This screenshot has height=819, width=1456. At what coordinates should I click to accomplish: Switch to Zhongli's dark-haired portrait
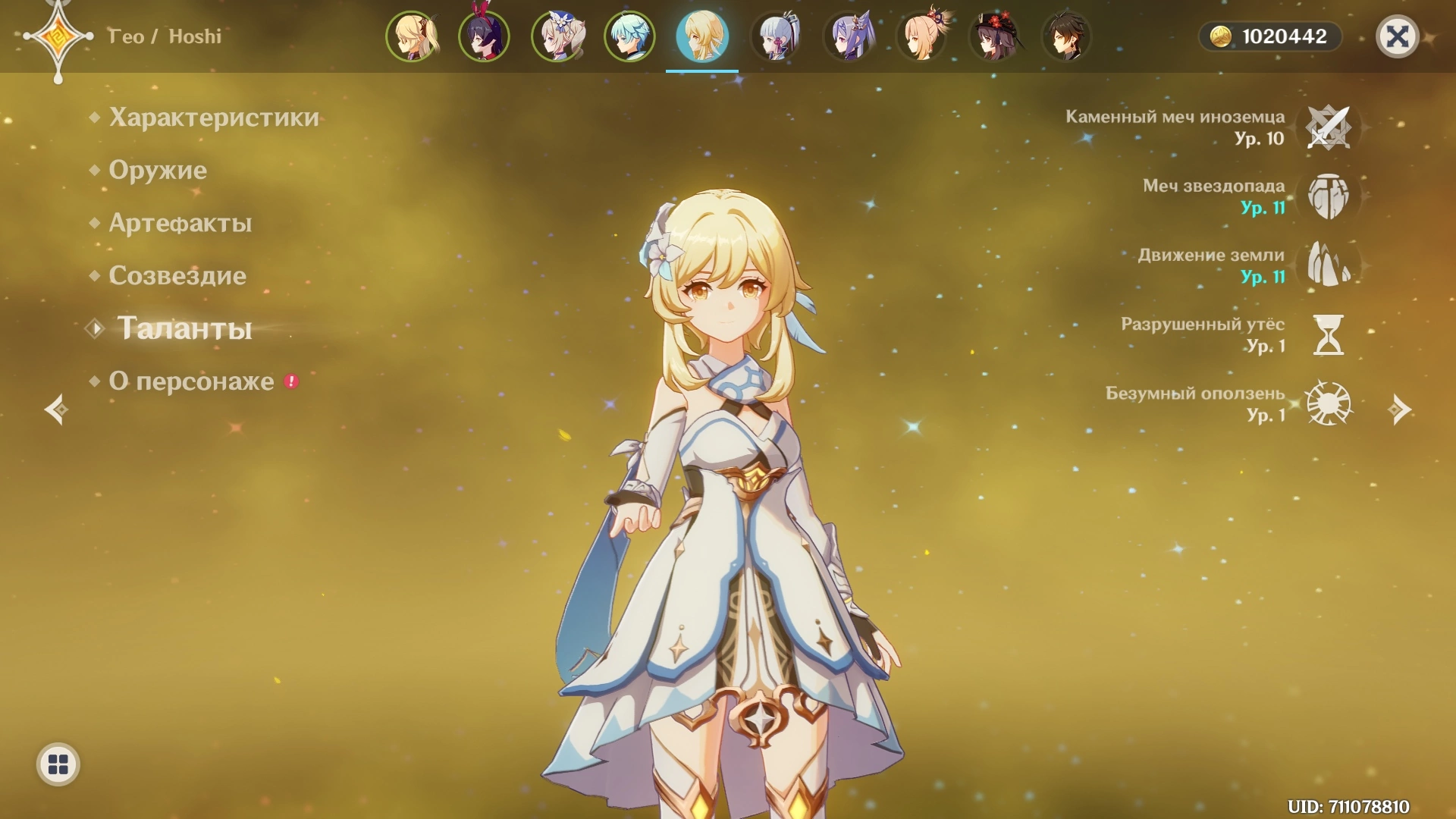coord(1066,36)
